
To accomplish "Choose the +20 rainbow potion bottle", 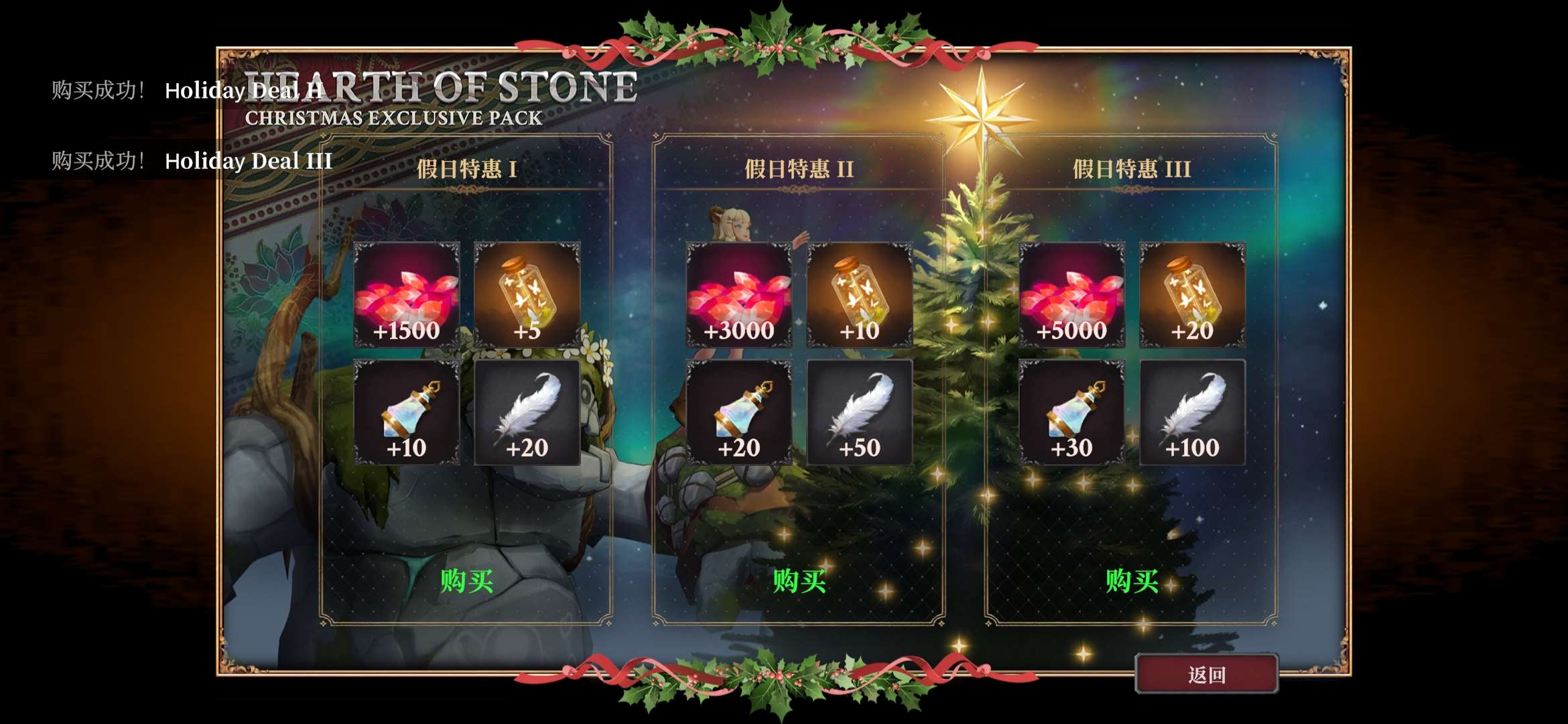I will coord(739,412).
